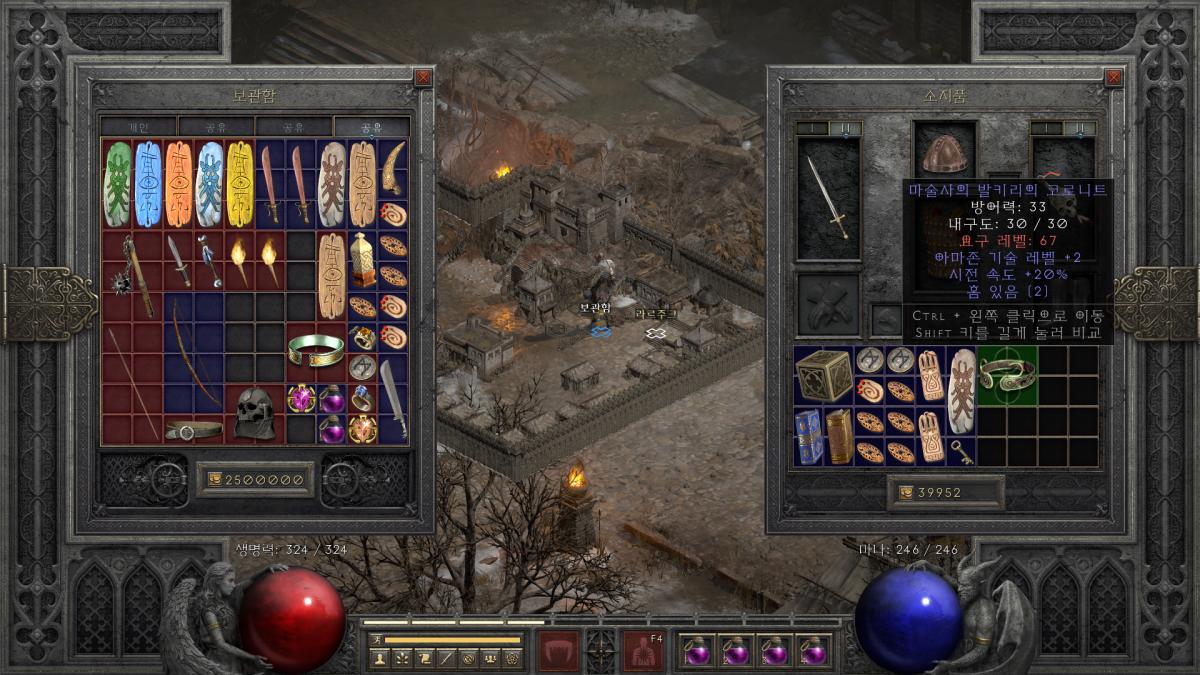The width and height of the screenshot is (1200, 675).
Task: Select the skull helmet in the stash
Action: click(253, 412)
